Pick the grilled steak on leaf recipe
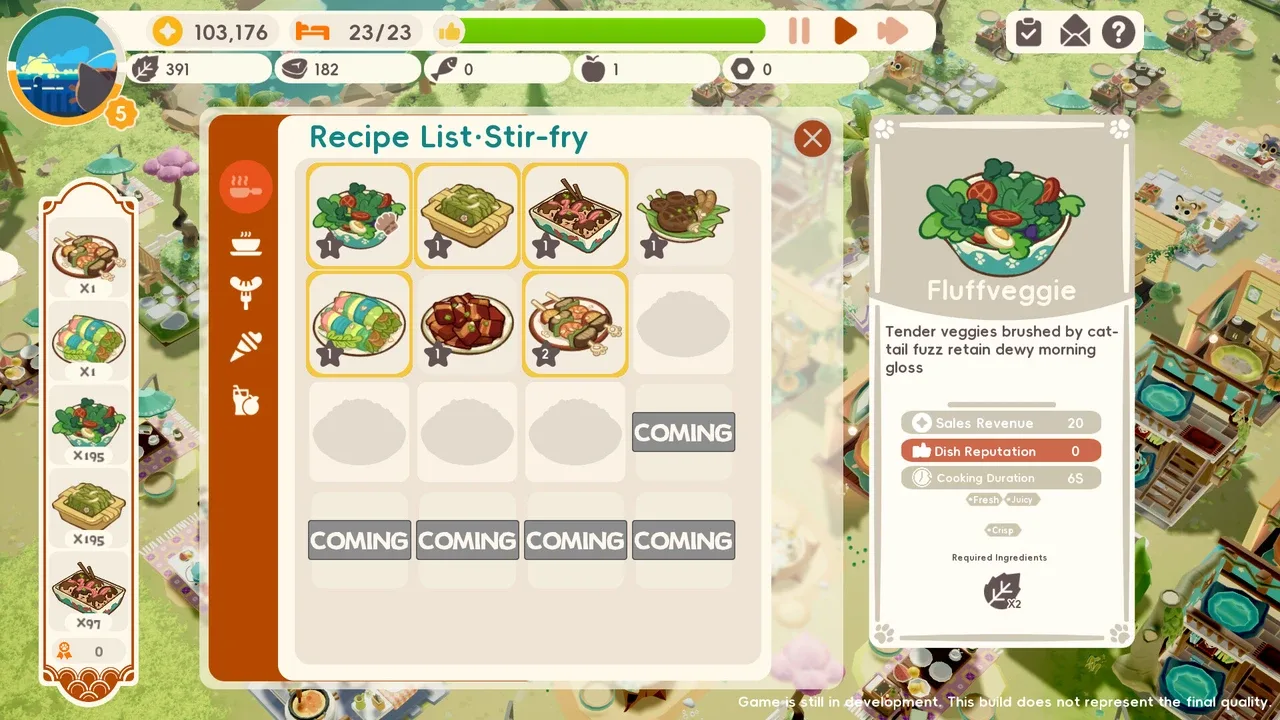 pyautogui.click(x=683, y=215)
